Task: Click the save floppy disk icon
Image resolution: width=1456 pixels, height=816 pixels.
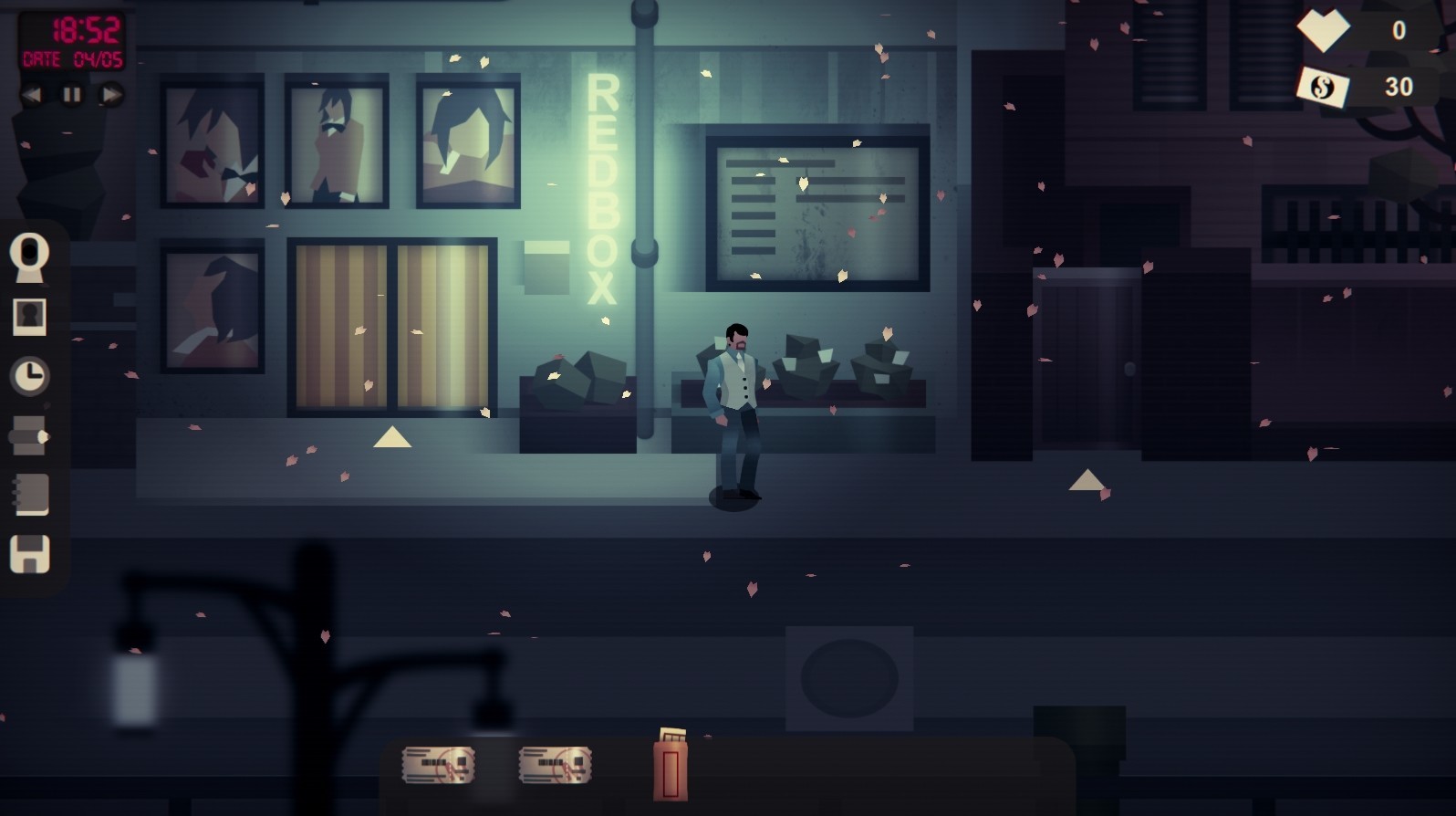Action: point(30,556)
